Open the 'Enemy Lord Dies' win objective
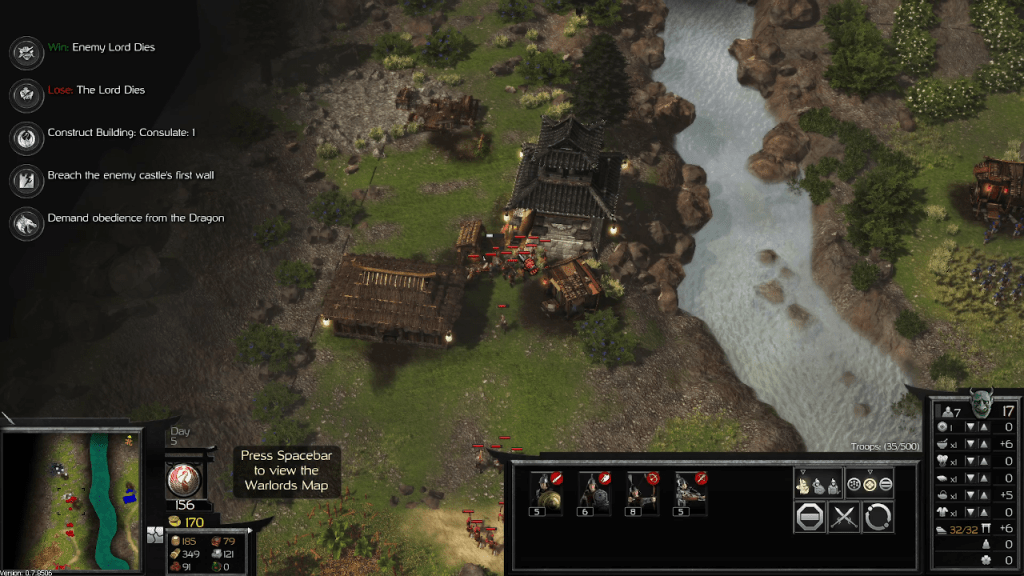Image resolution: width=1024 pixels, height=576 pixels. point(25,51)
